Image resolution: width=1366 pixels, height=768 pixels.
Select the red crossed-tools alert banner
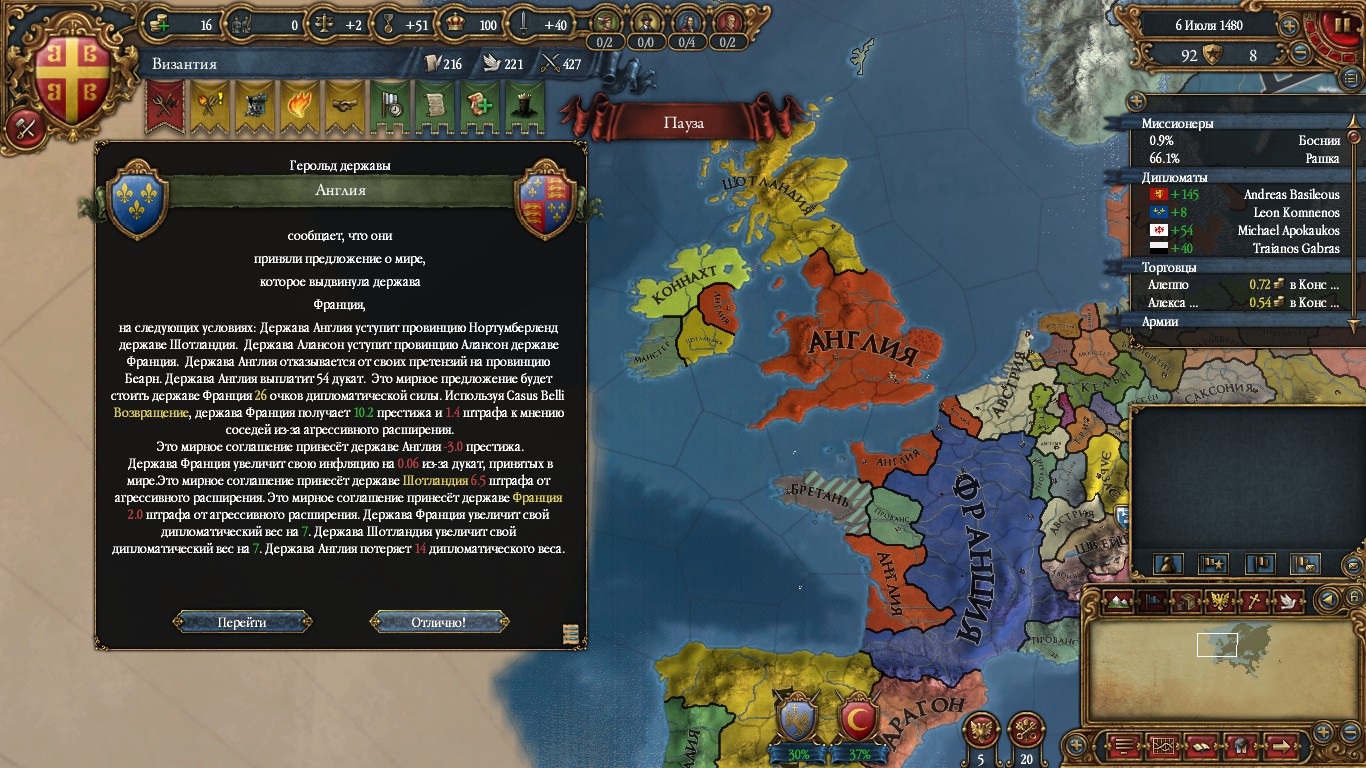164,107
